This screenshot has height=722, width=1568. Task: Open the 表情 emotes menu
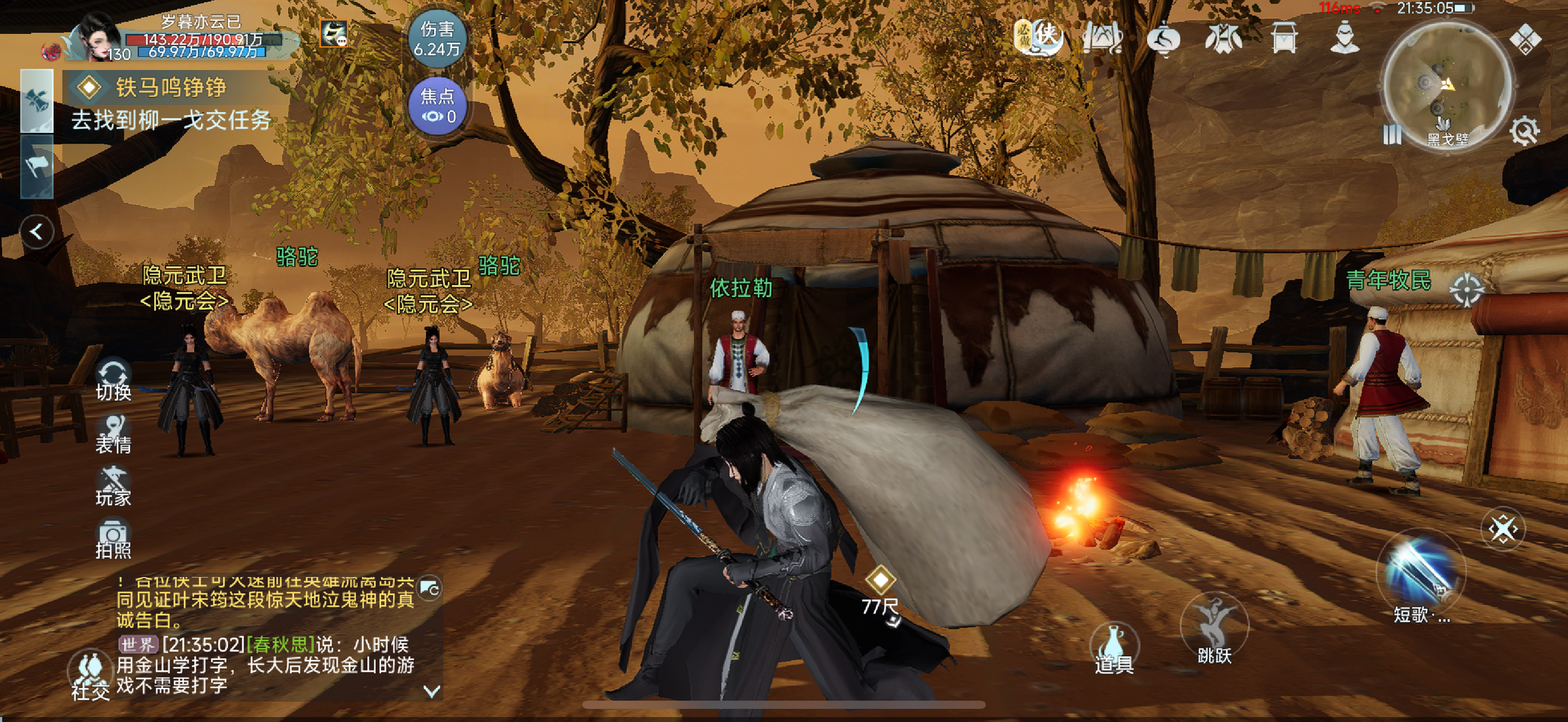[x=113, y=435]
